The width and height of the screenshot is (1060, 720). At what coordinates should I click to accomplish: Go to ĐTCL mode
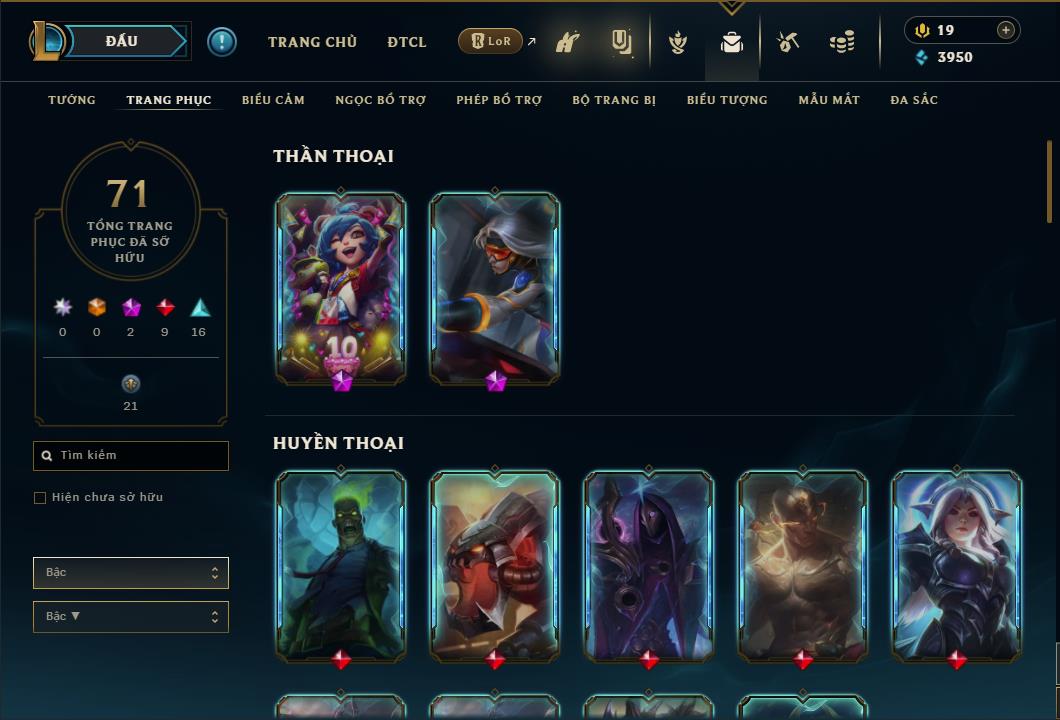(407, 42)
